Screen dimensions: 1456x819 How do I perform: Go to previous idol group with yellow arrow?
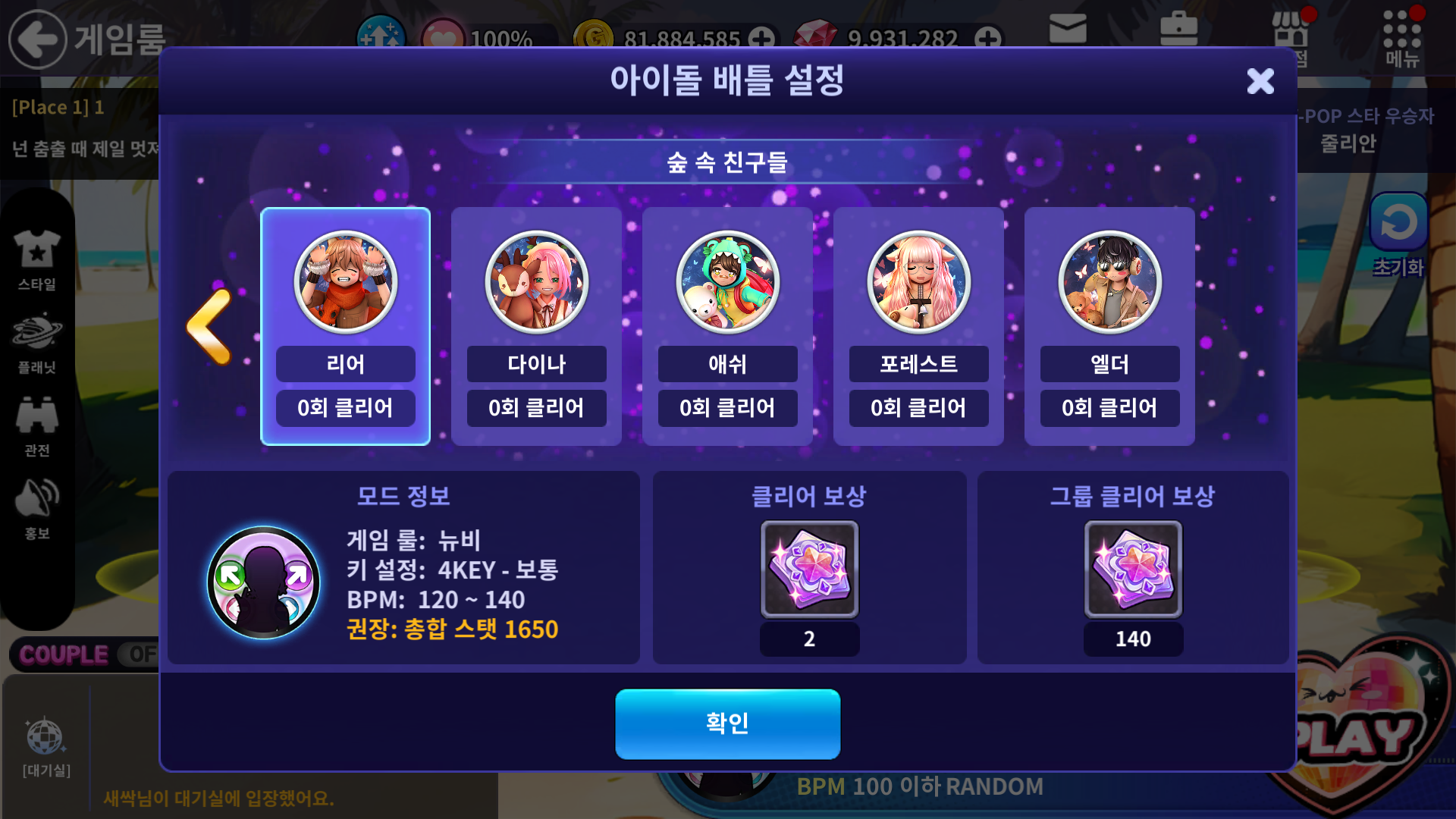click(209, 326)
